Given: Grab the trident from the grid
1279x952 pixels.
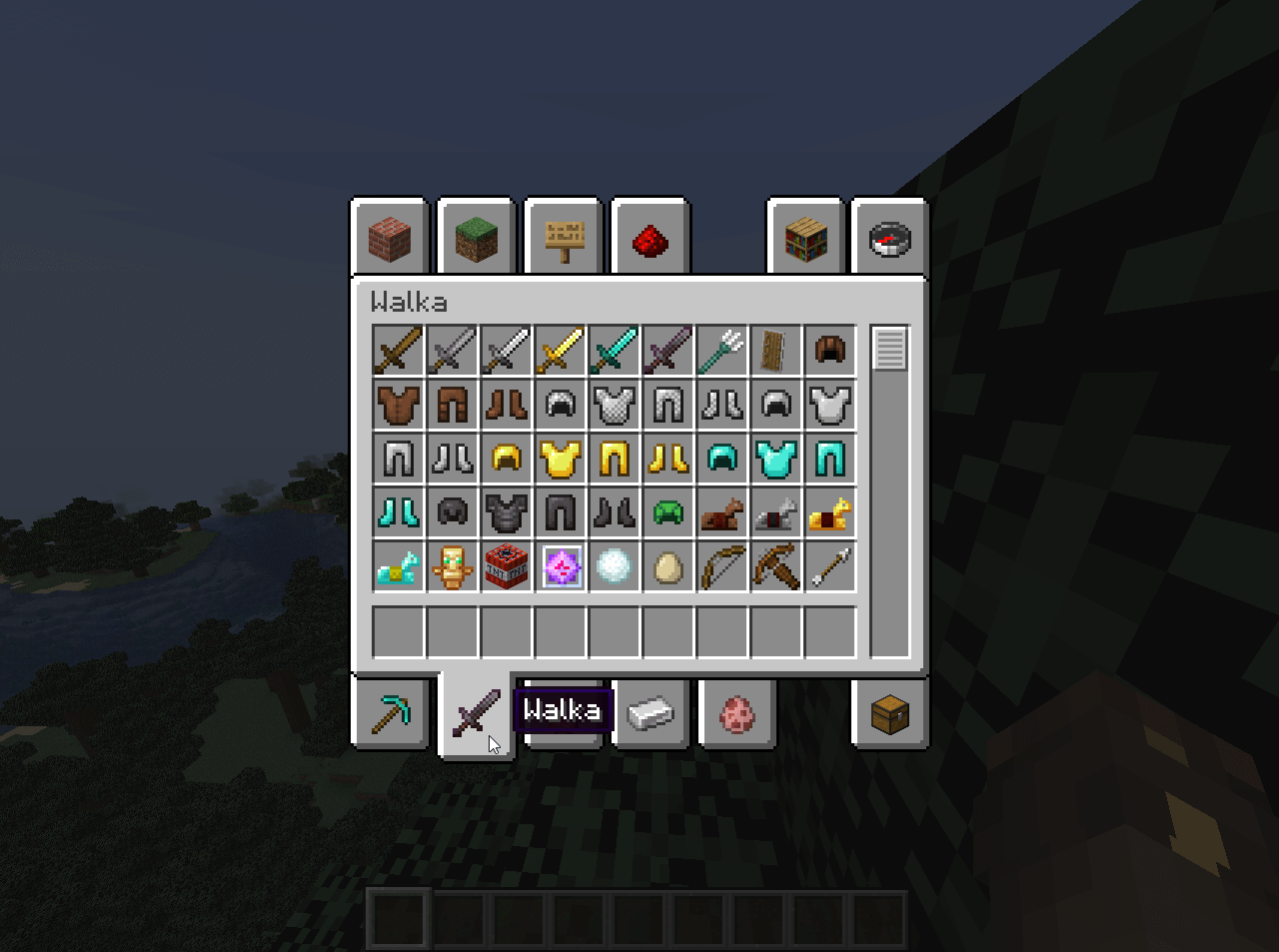Looking at the screenshot, I should pos(722,351).
